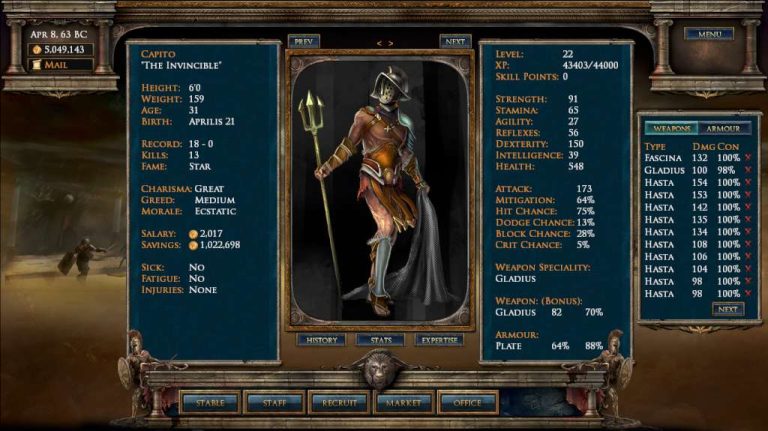Go to previous gladiator with Prev

point(303,42)
